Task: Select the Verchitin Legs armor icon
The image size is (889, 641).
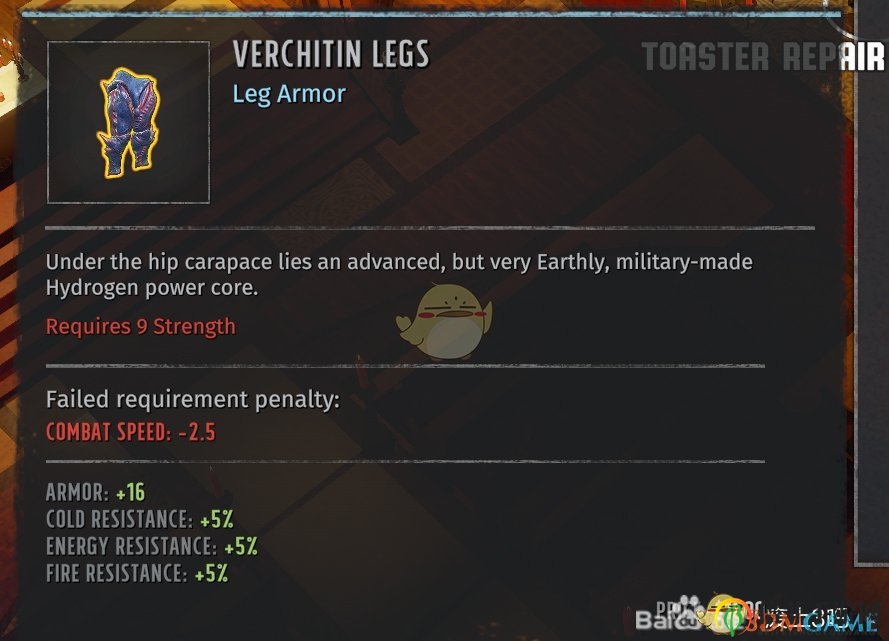Action: point(128,122)
